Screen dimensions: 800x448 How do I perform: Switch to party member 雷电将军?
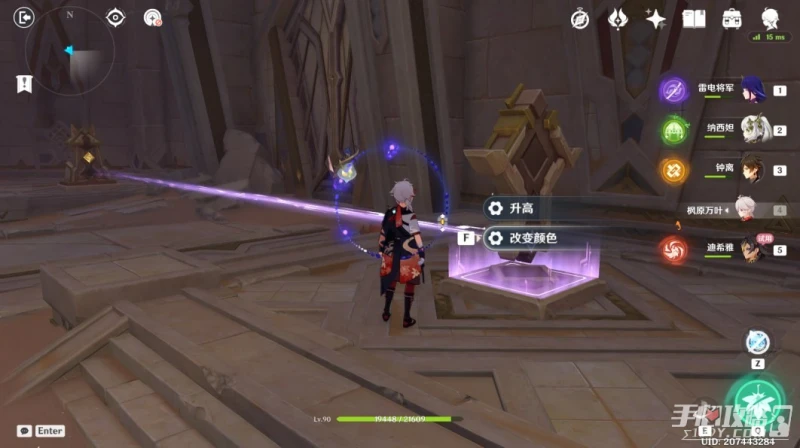751,90
